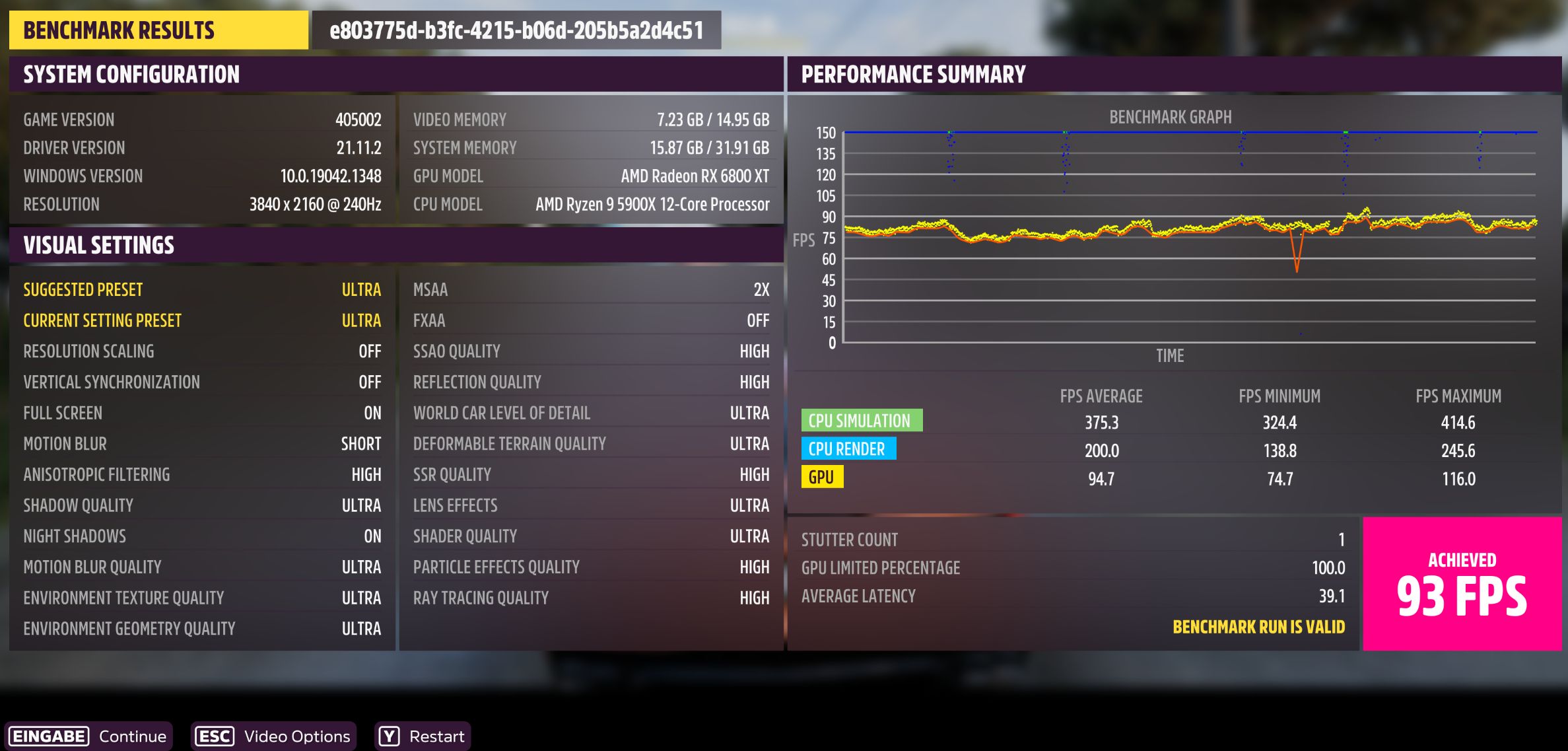
Task: Open the MSAA 2X quality selector
Action: [591, 289]
